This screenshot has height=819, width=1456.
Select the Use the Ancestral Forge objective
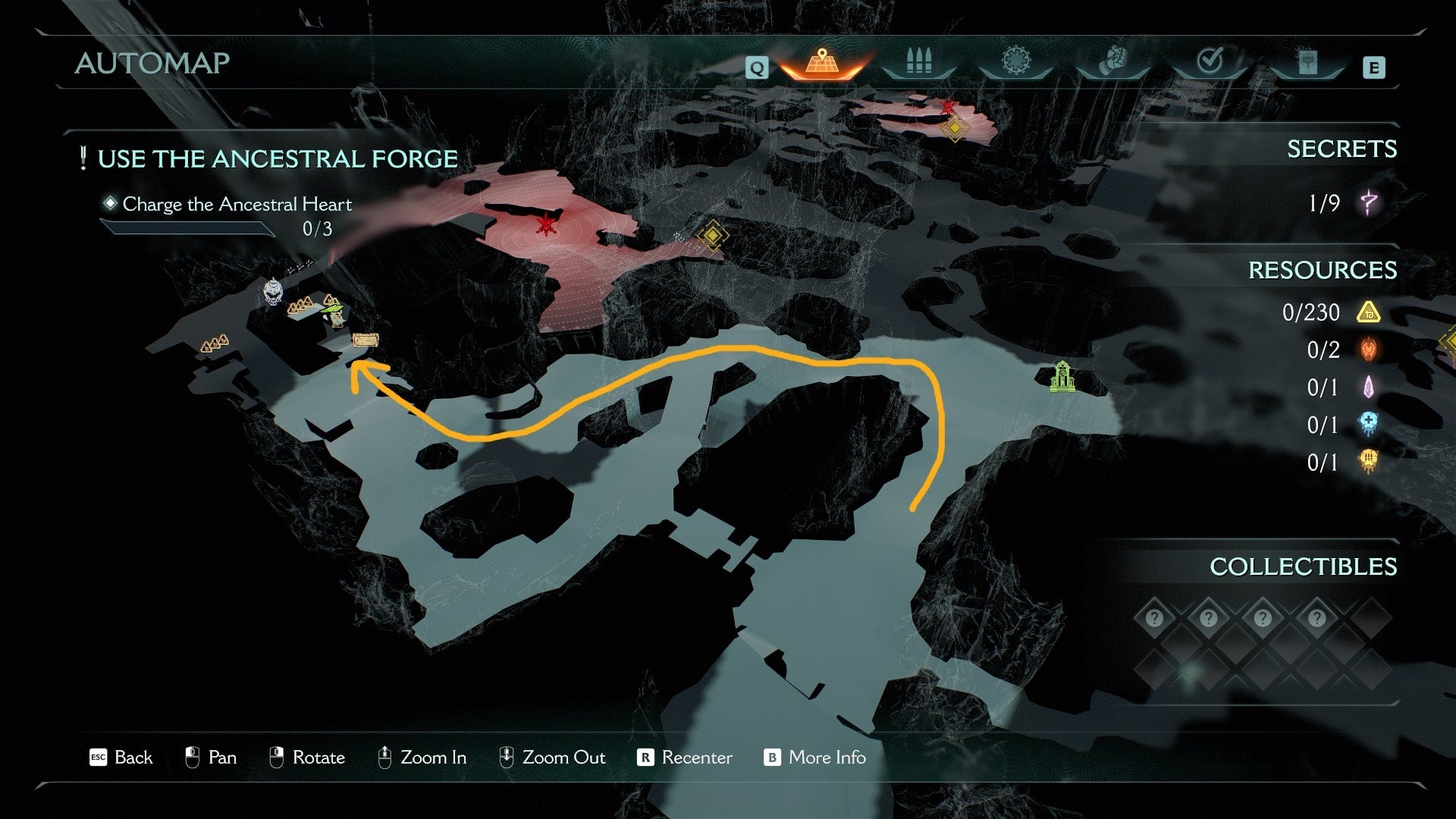[277, 159]
